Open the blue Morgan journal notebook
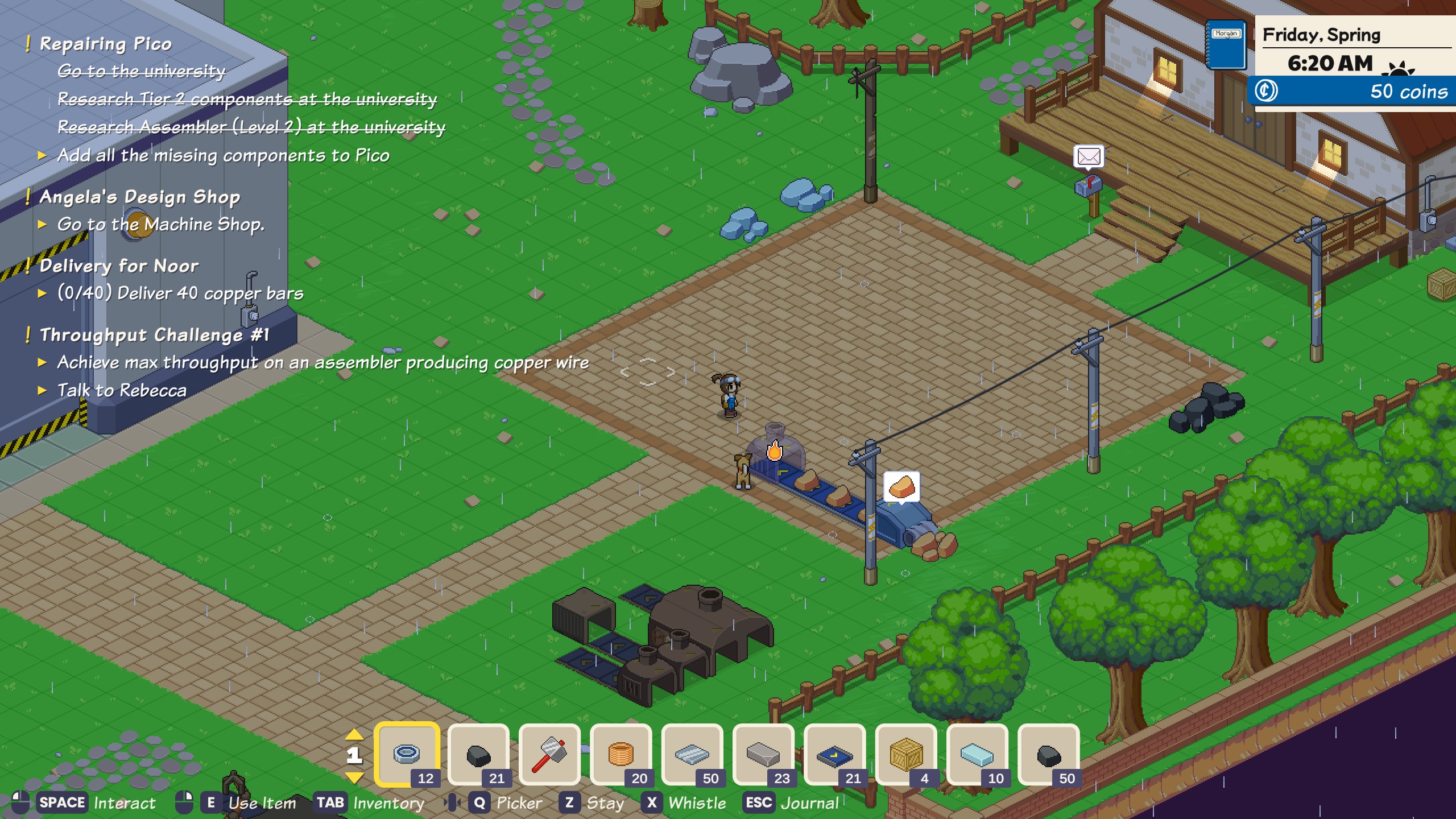This screenshot has height=819, width=1456. tap(1226, 45)
